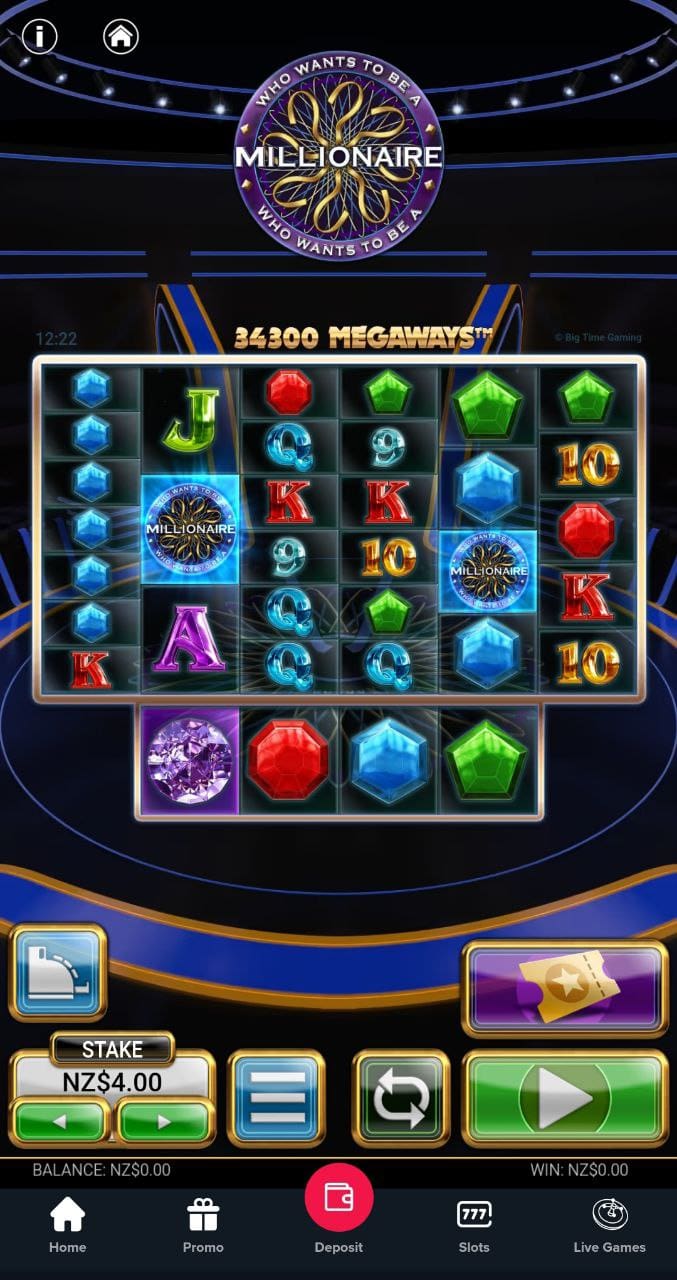Screen dimensions: 677x1280
Task: Open the golden ticket feature buy button
Action: 564,988
